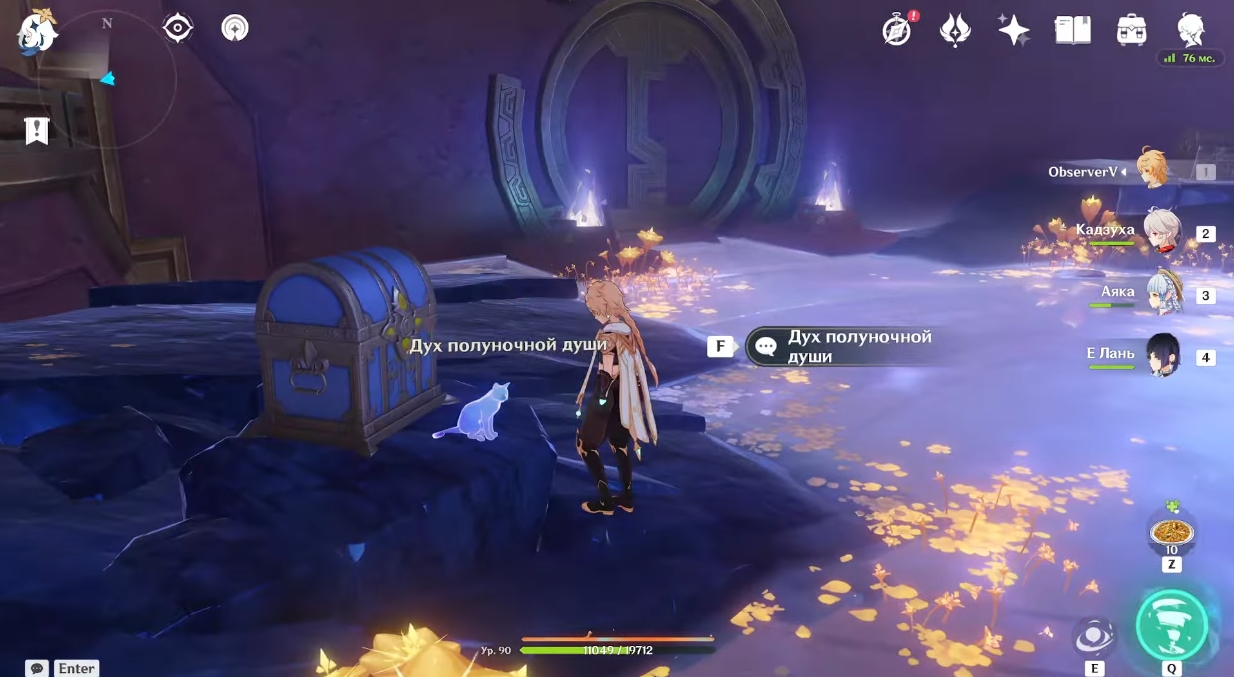Screen dimensions: 1234x677
Task: Click the circular minimap
Action: click(107, 80)
